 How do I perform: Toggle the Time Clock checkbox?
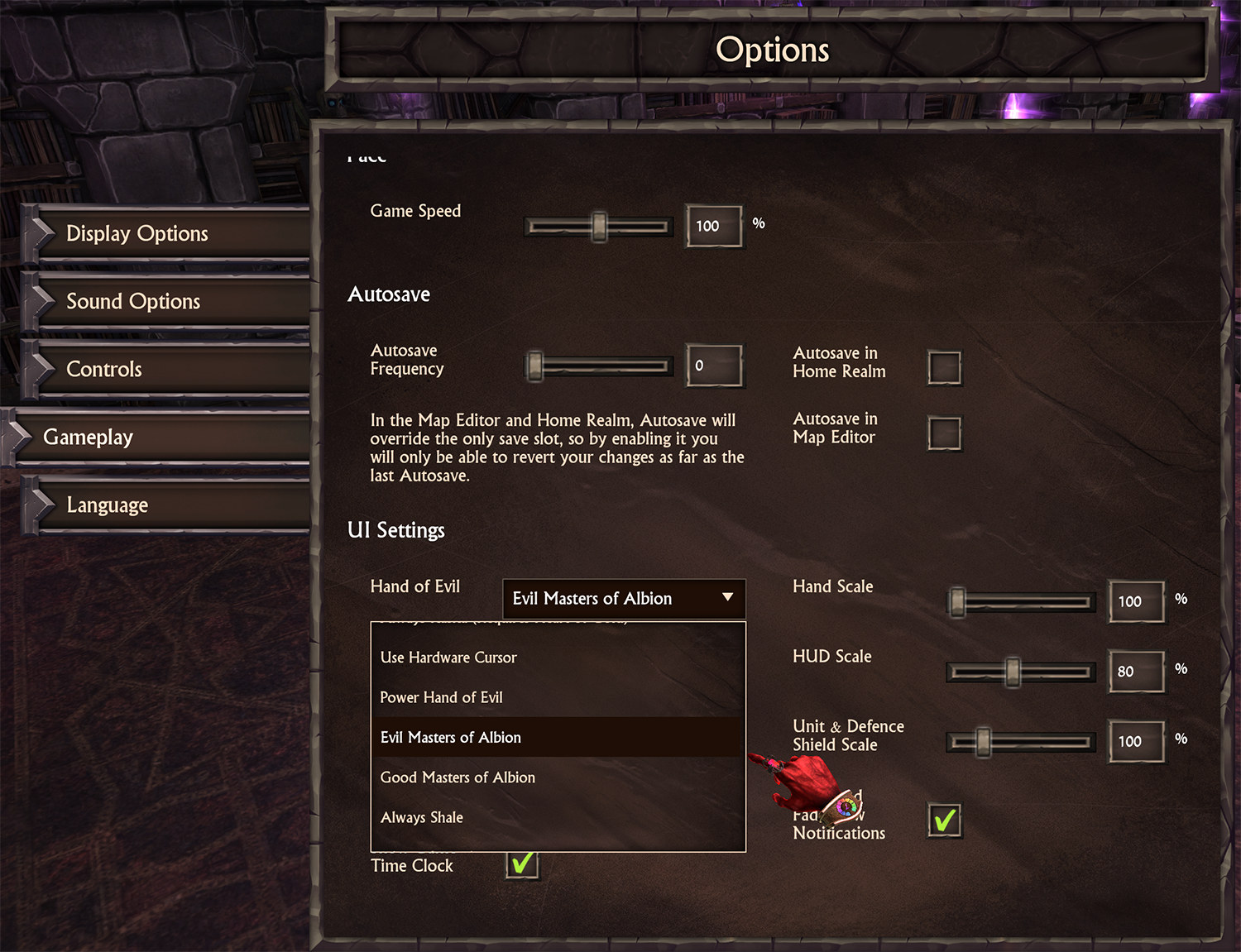pyautogui.click(x=522, y=864)
